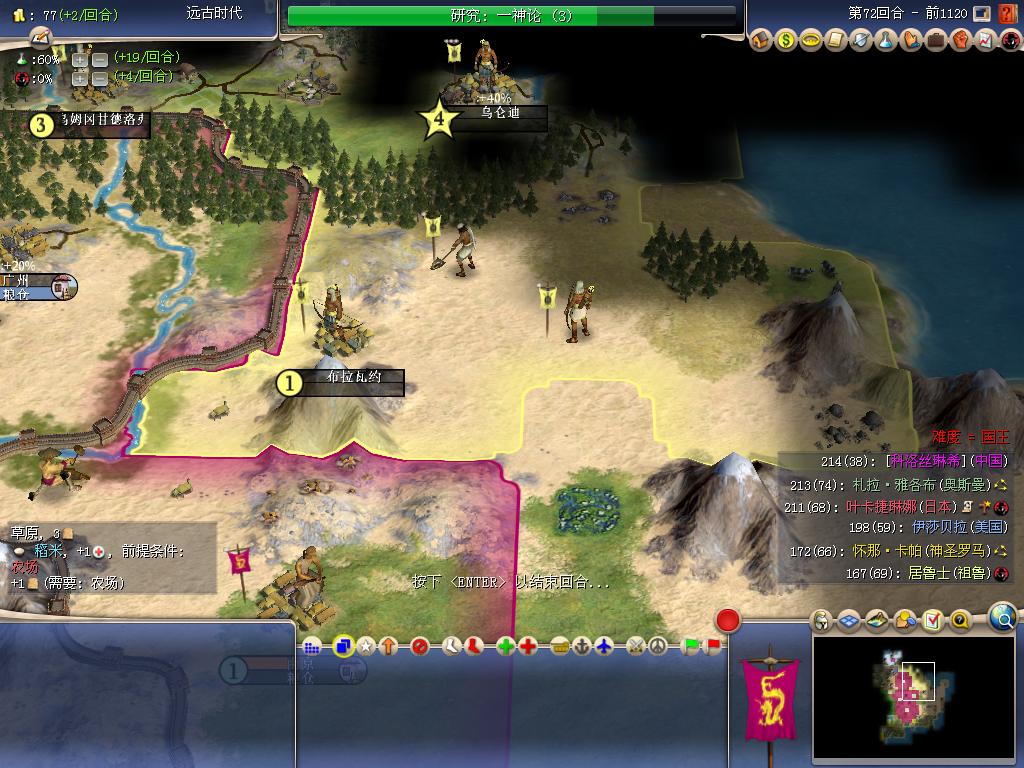Open the Finance Advisor dollar icon
Image resolution: width=1024 pixels, height=768 pixels.
pyautogui.click(x=787, y=41)
